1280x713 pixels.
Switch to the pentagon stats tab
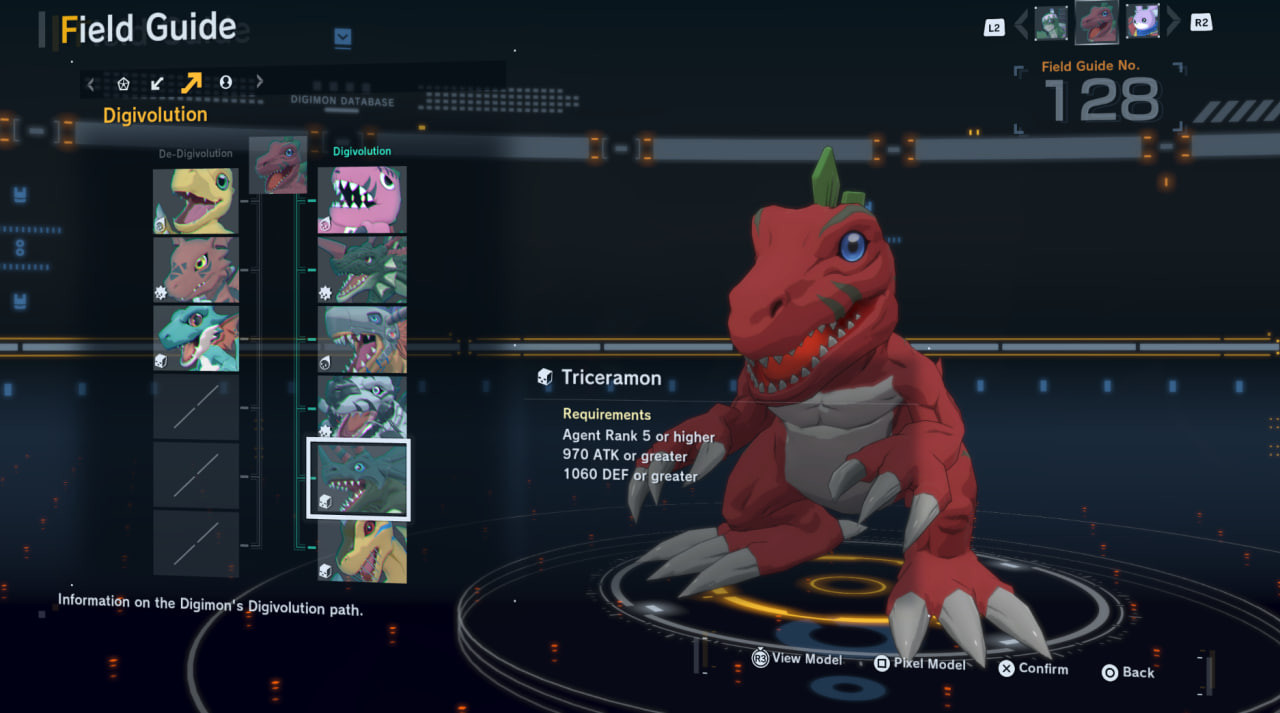124,83
